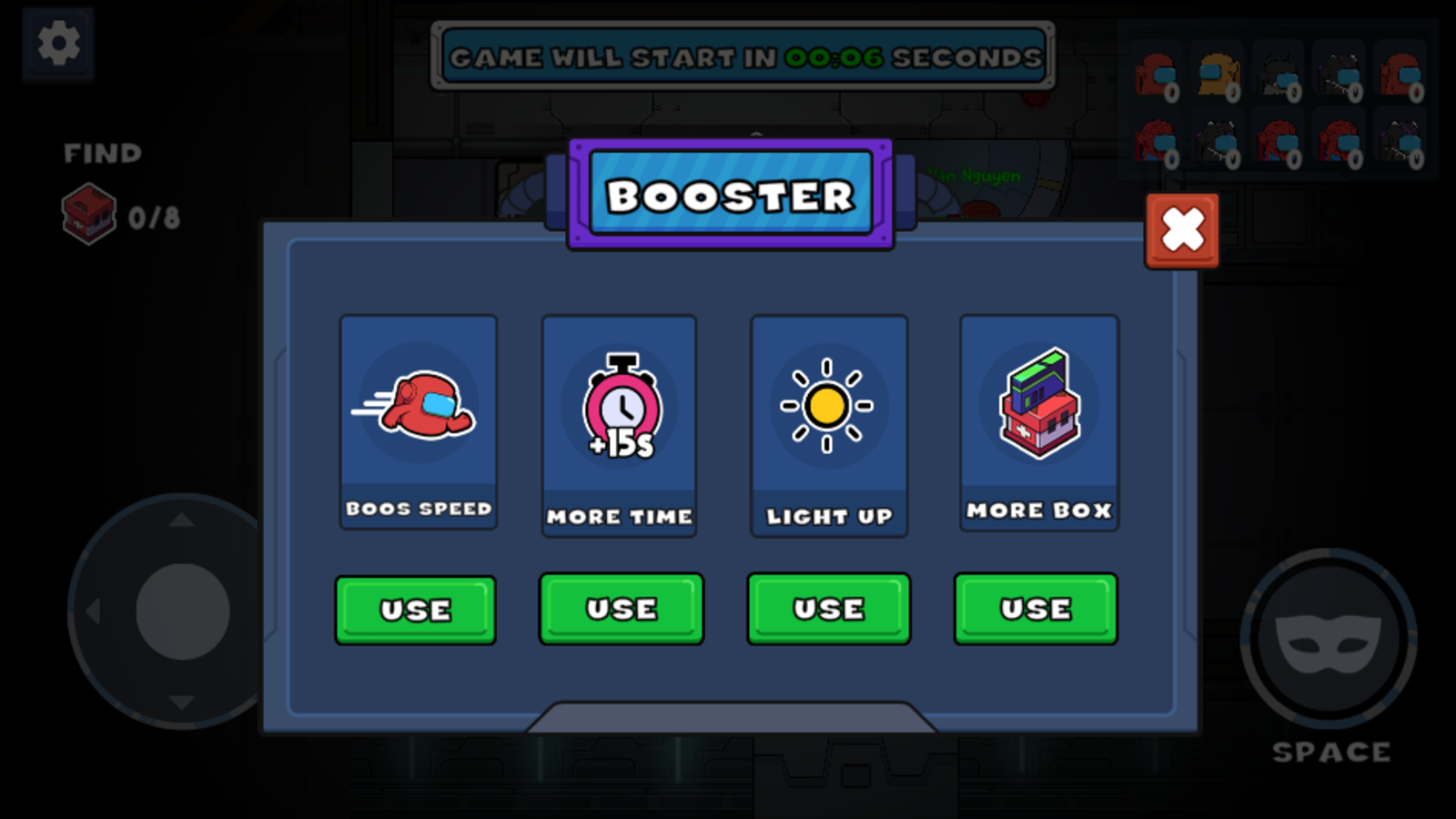
Task: Select the Light Up sun icon
Action: point(827,407)
